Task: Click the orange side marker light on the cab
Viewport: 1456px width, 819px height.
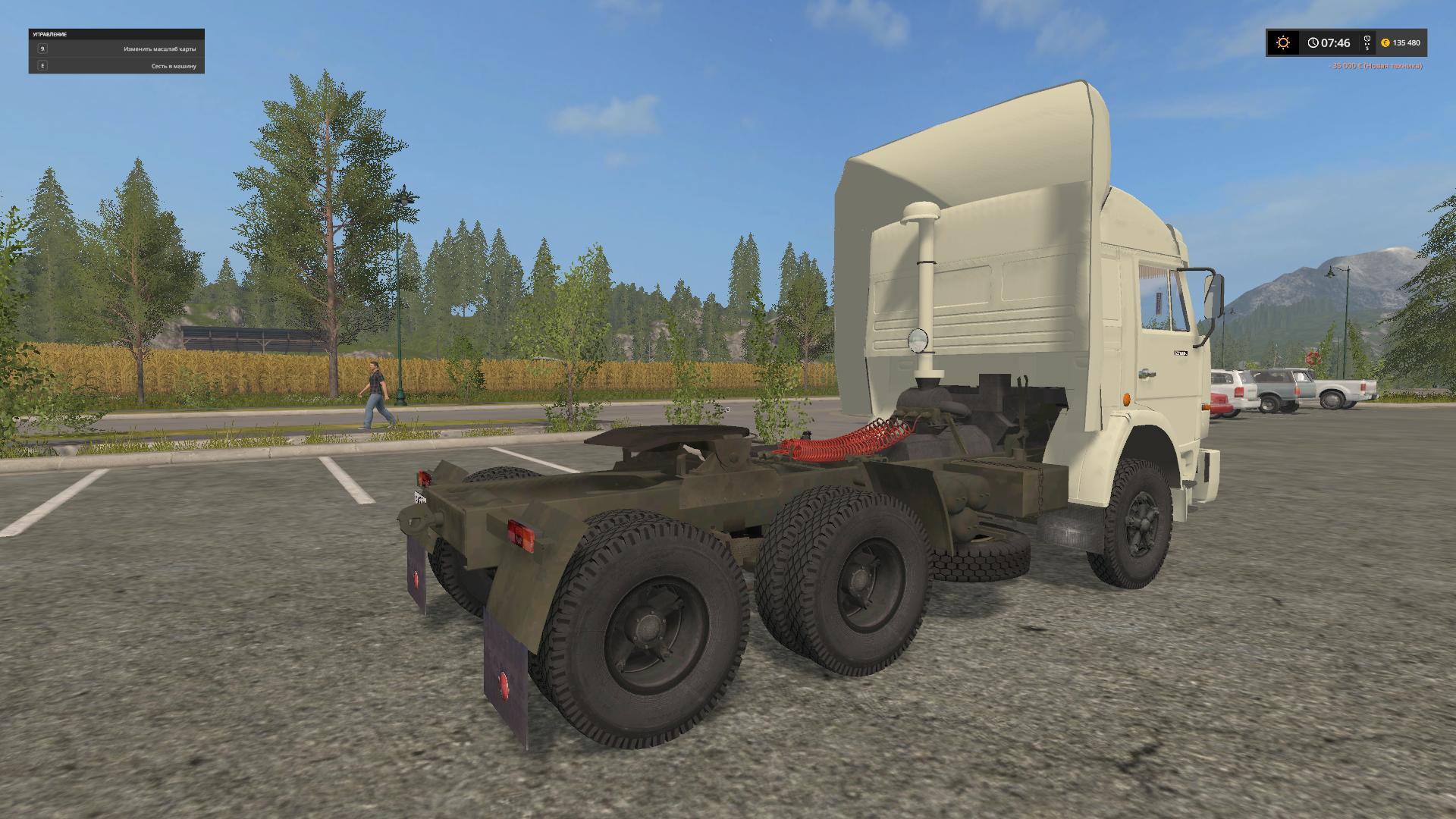Action: coord(1127,399)
